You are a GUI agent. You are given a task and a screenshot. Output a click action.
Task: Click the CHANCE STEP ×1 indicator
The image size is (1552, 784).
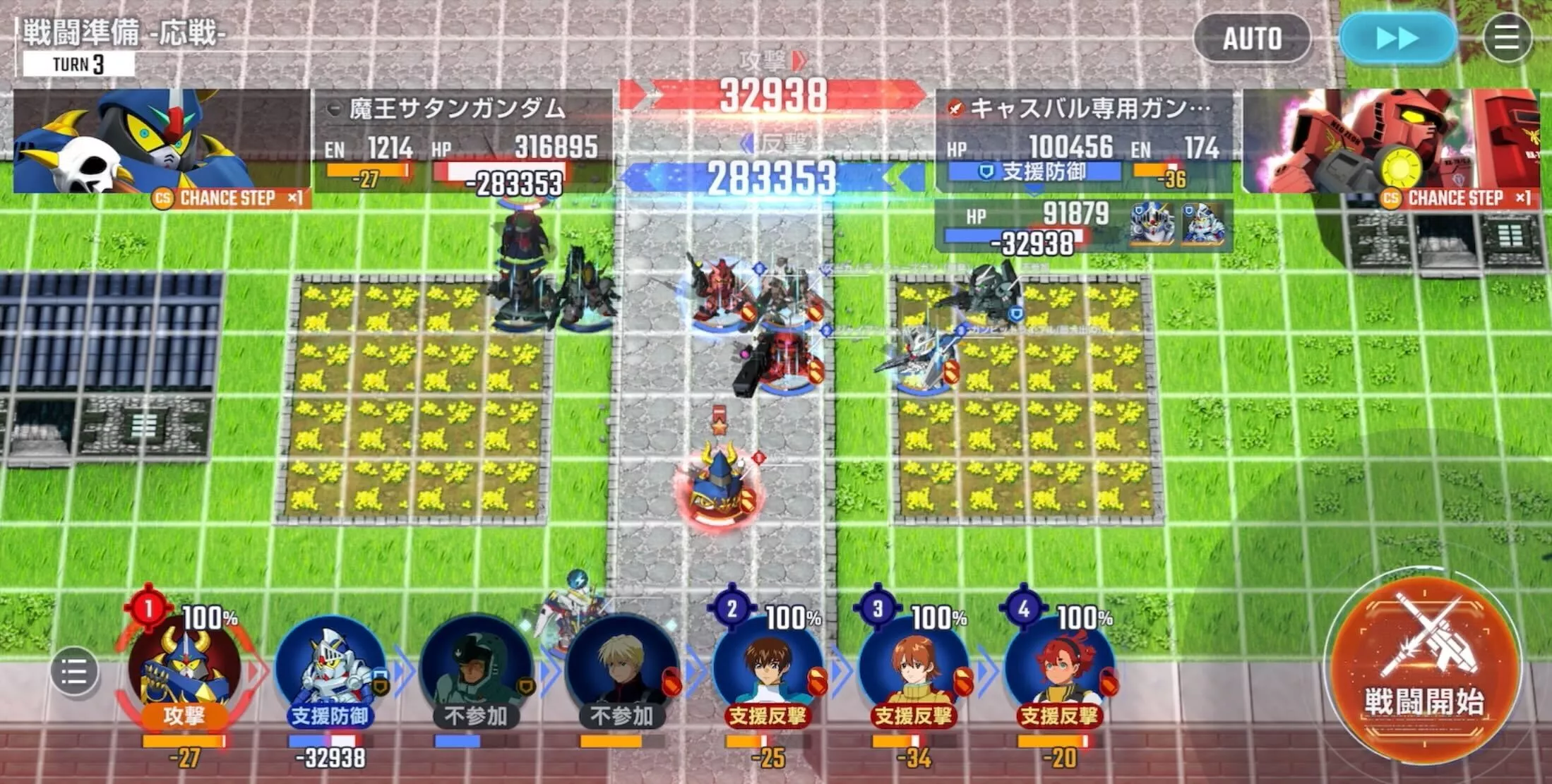click(226, 198)
